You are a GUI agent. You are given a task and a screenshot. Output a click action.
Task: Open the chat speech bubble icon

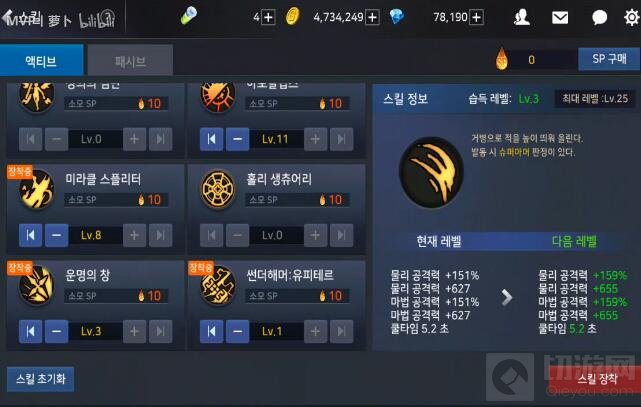pyautogui.click(x=599, y=17)
